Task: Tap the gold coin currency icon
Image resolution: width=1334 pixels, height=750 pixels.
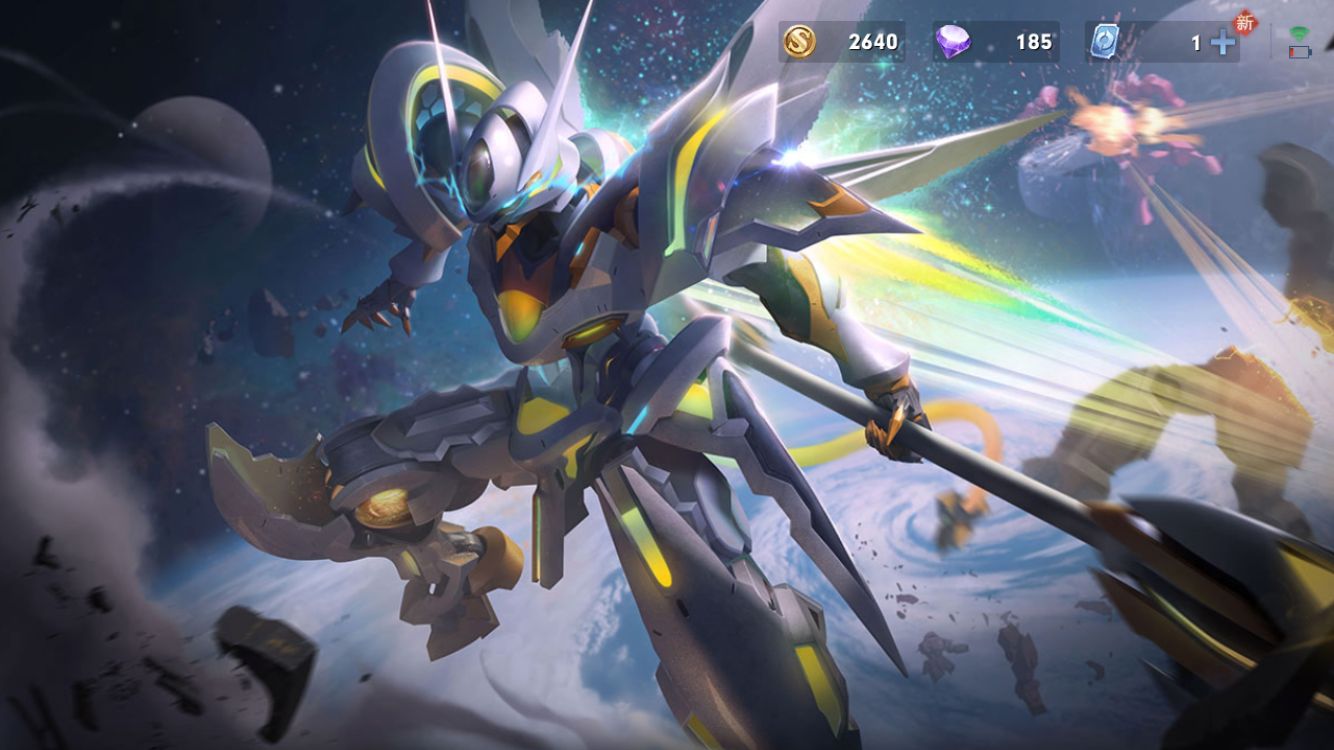Action: [799, 42]
